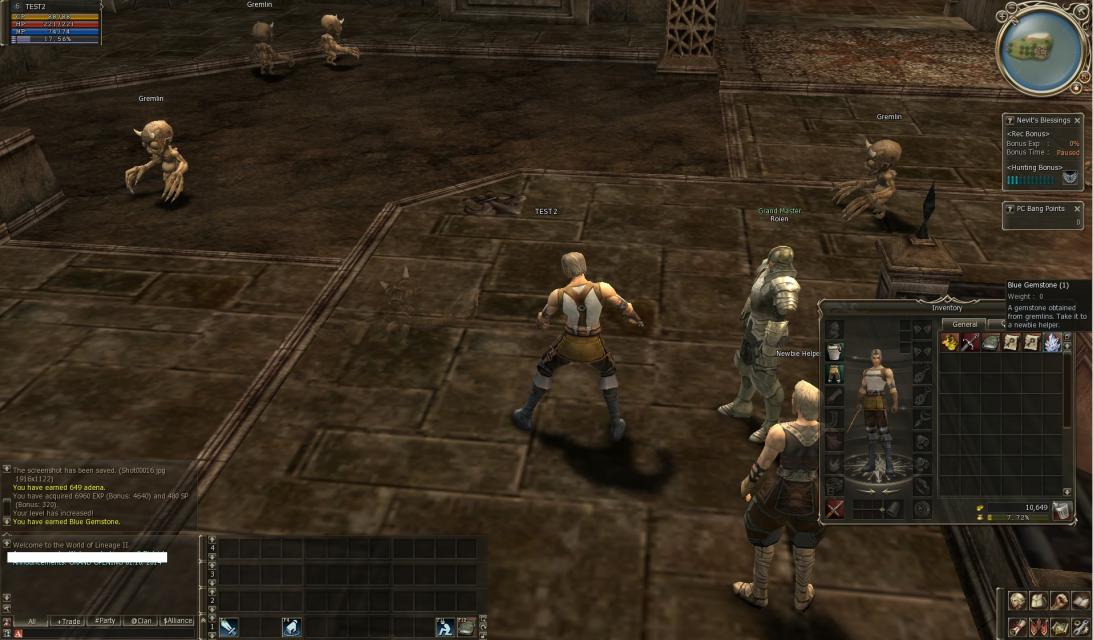Close the PC Bang Points panel
The image size is (1093, 640).
point(1077,209)
